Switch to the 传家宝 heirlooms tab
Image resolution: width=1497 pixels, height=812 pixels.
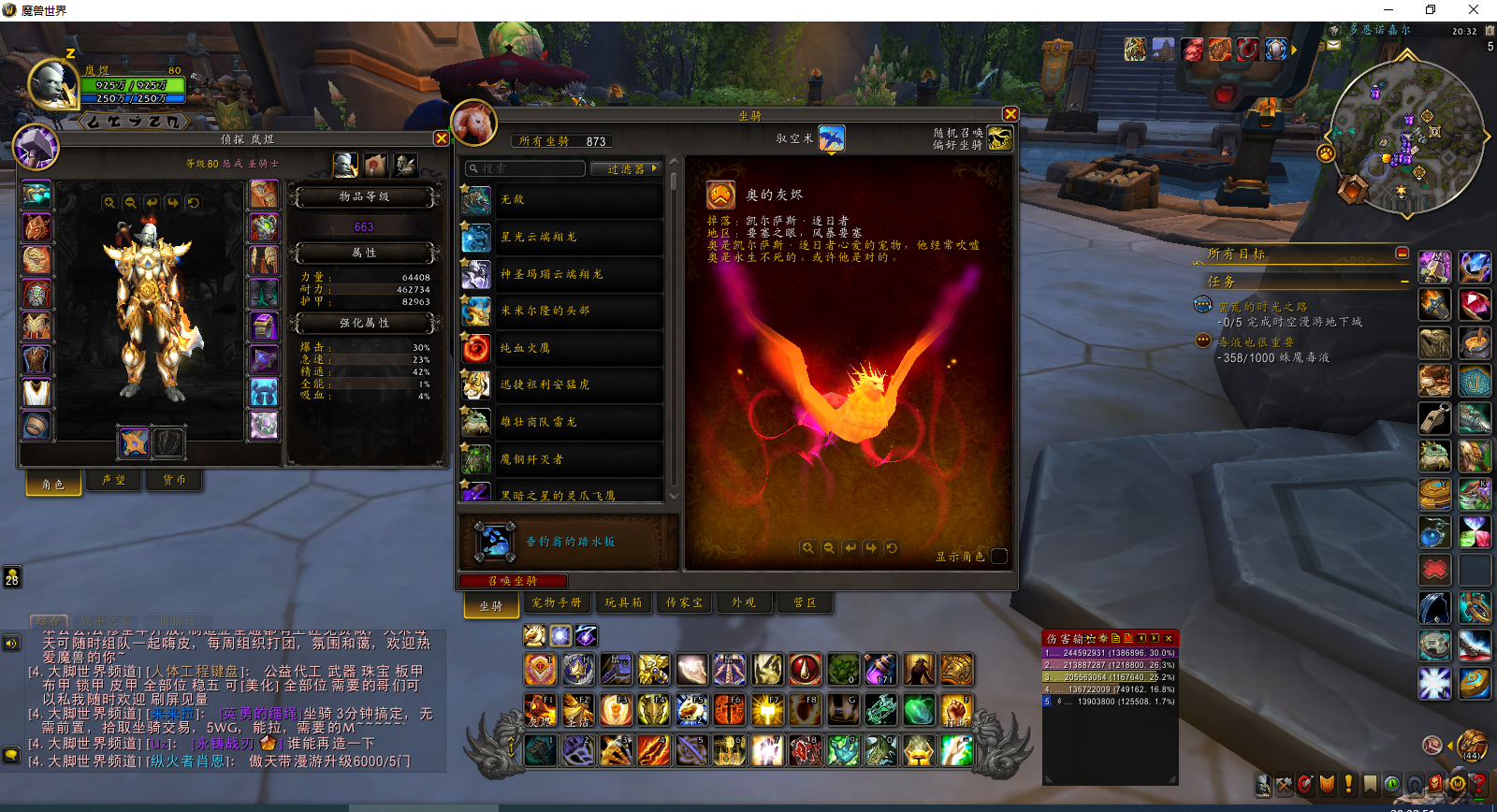[x=684, y=603]
